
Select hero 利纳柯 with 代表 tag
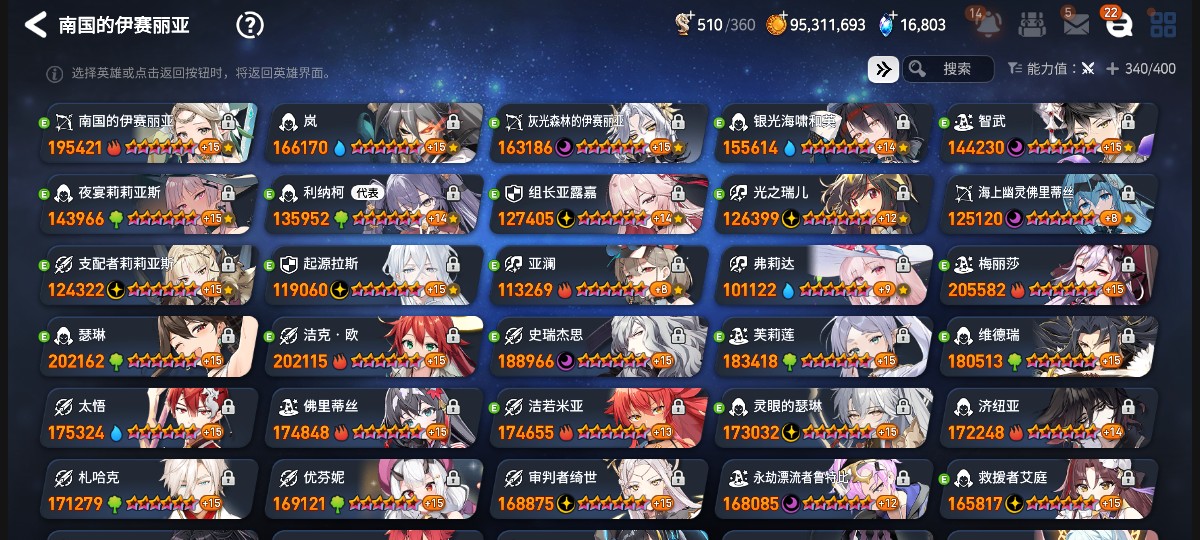tap(377, 205)
